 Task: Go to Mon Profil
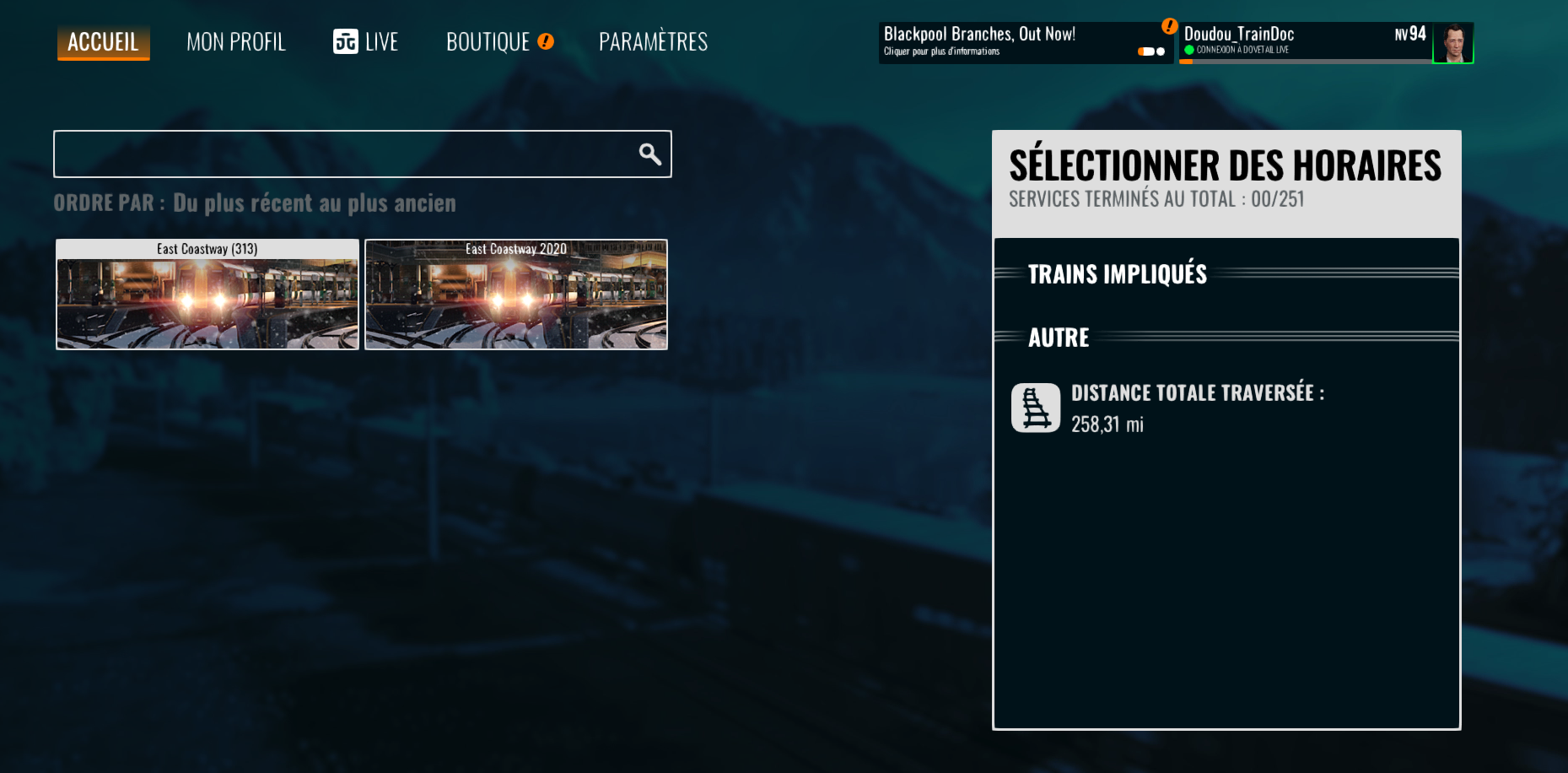point(236,42)
